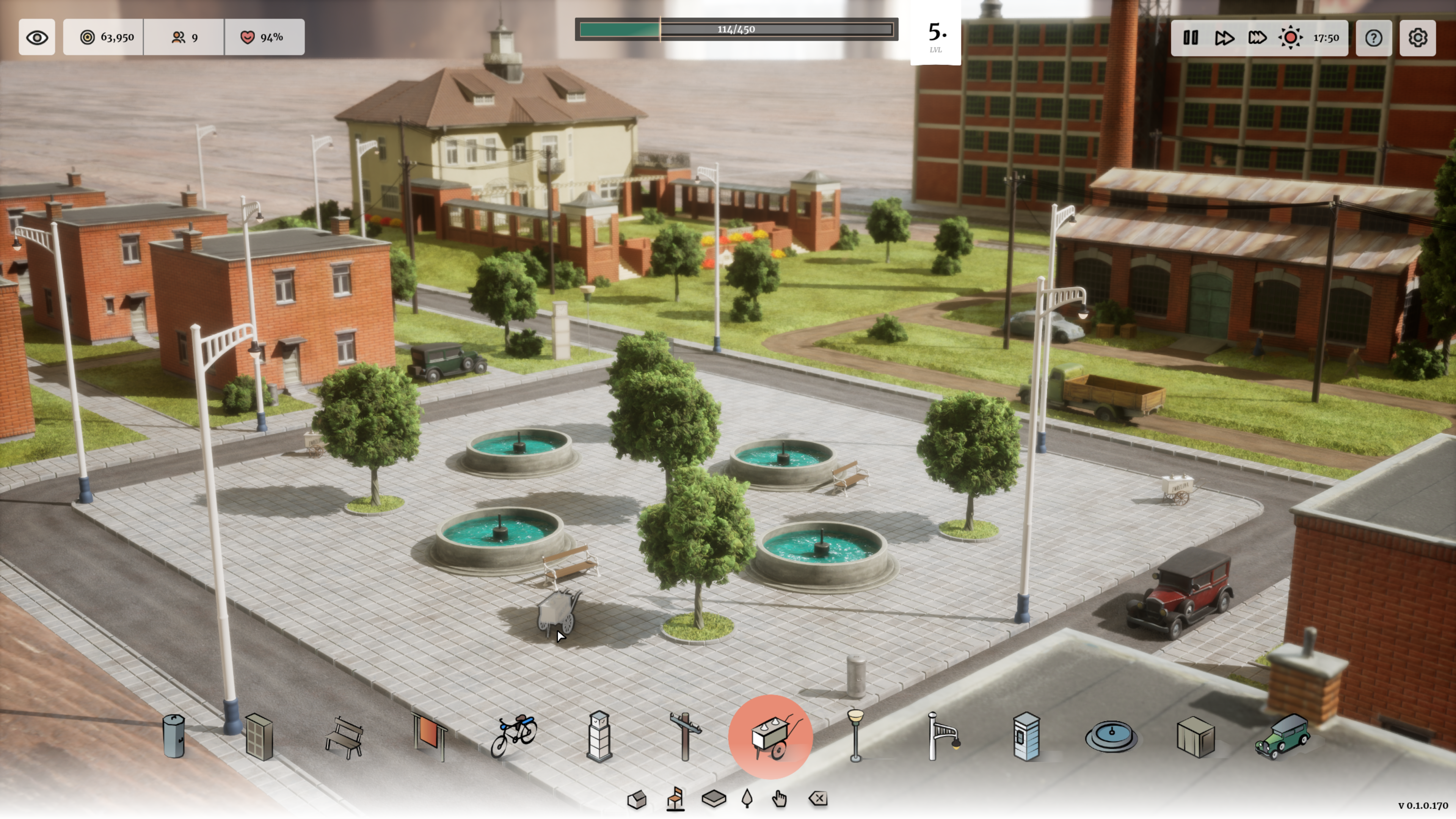The width and height of the screenshot is (1456, 819).
Task: Choose the park bench item
Action: tap(344, 737)
